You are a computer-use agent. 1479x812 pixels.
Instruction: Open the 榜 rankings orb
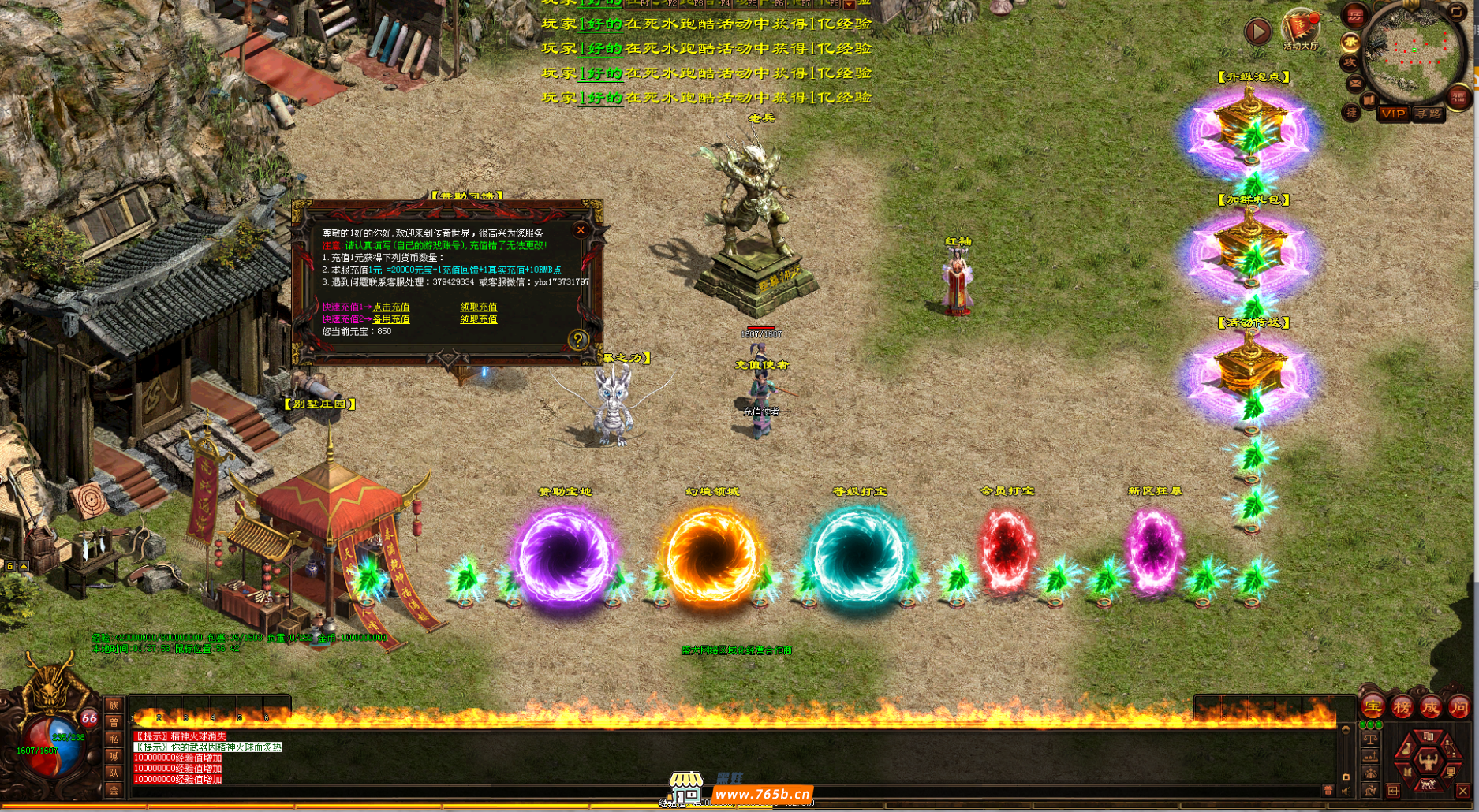pyautogui.click(x=1402, y=707)
